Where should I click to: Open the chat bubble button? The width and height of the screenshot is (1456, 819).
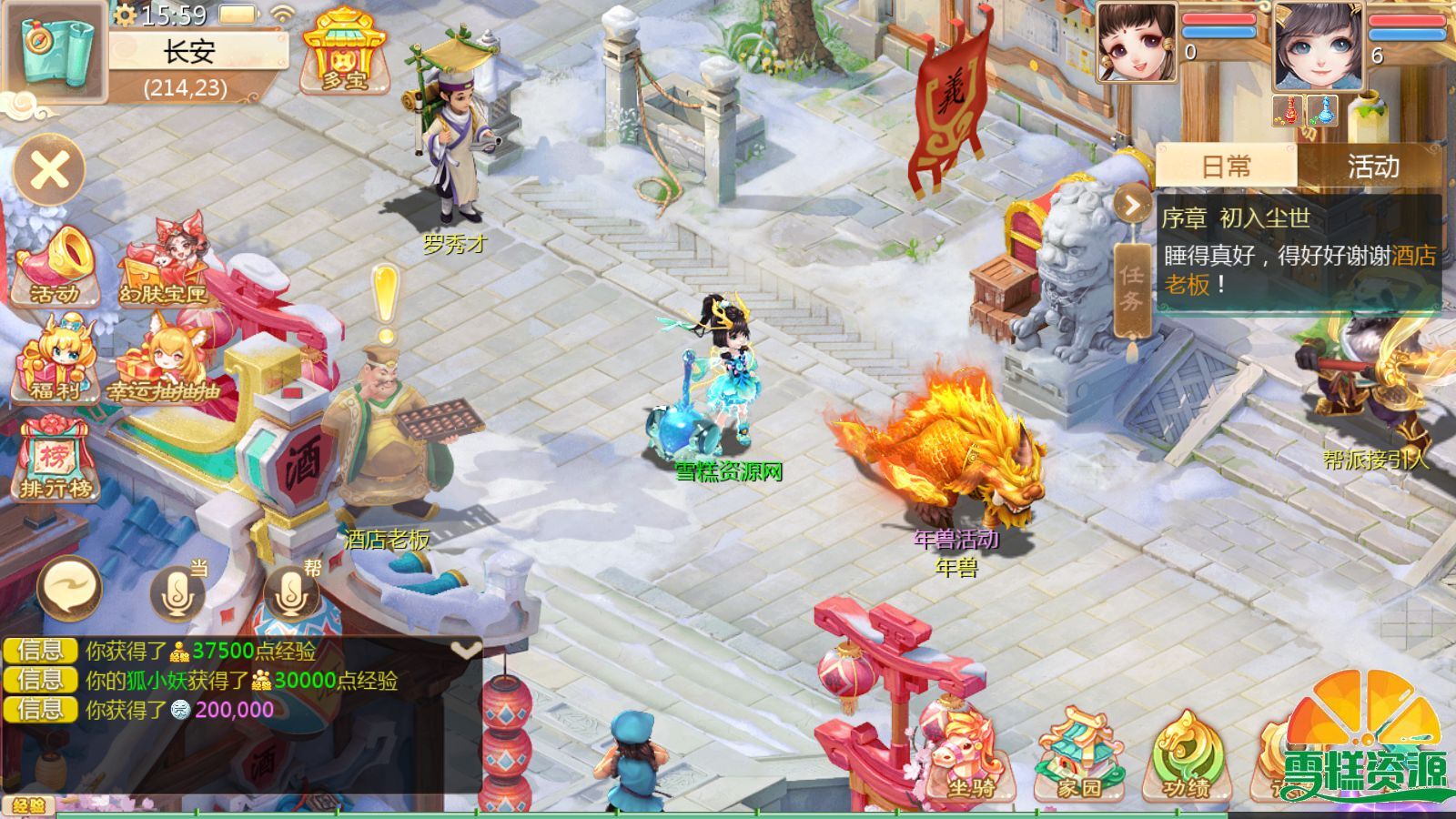[x=69, y=589]
